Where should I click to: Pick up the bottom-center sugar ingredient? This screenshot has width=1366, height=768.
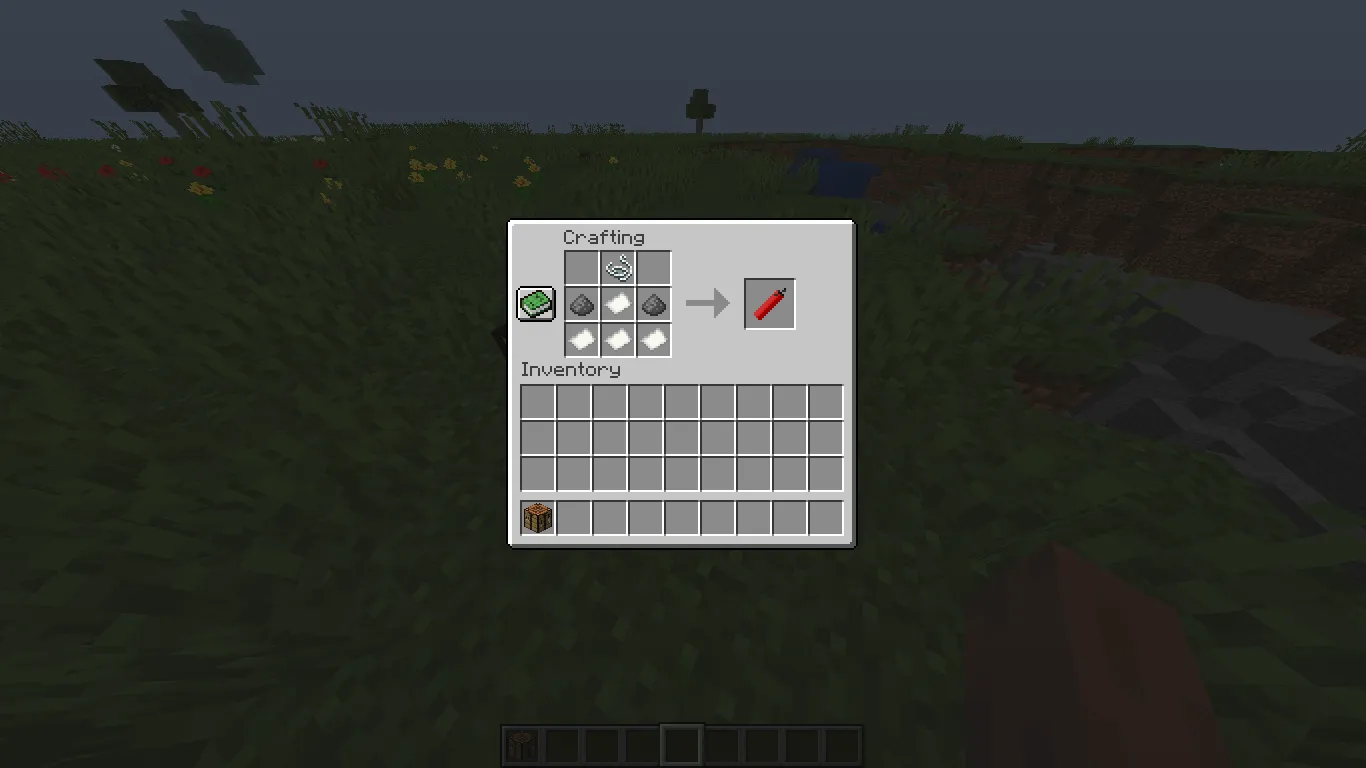tap(617, 340)
